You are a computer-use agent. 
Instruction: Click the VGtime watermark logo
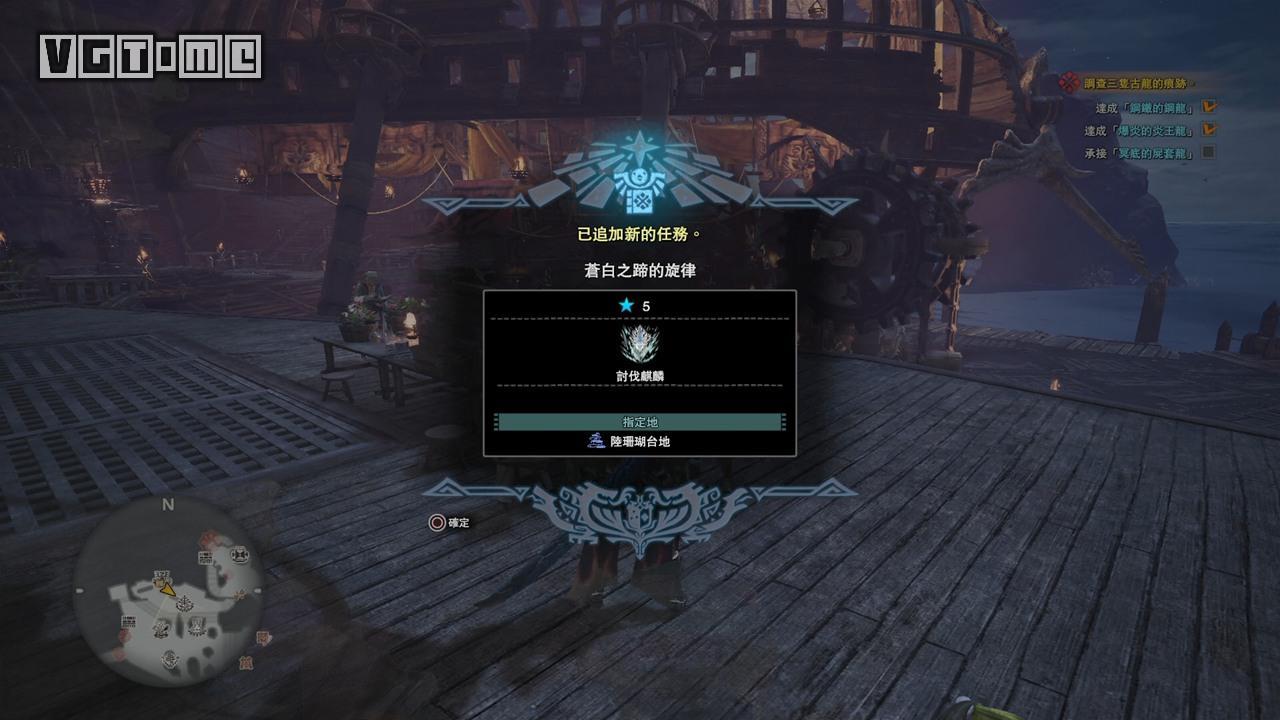click(150, 57)
